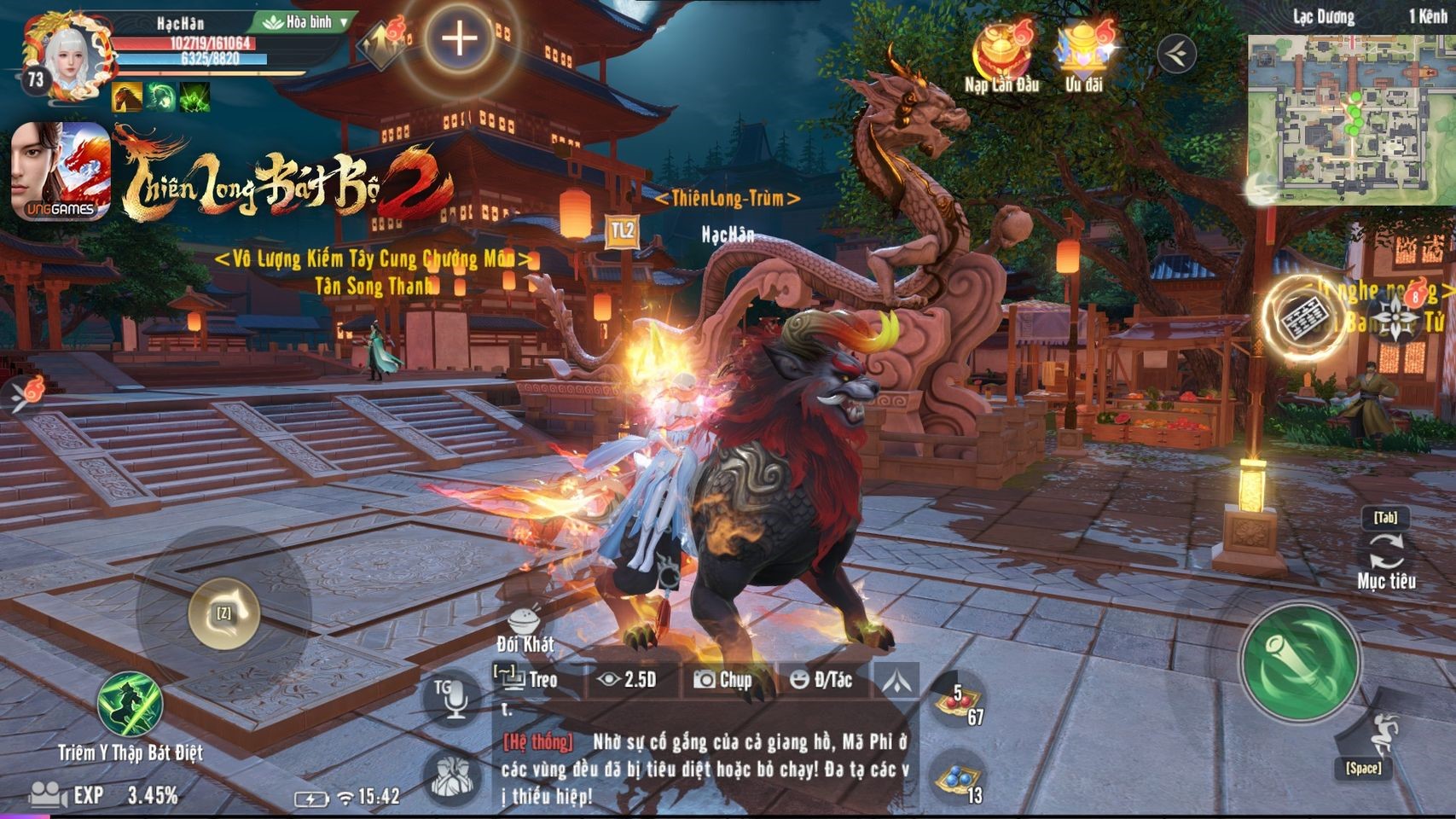
Task: Open the Nạp Lần Đầu first-recharge offer
Action: point(1002,53)
